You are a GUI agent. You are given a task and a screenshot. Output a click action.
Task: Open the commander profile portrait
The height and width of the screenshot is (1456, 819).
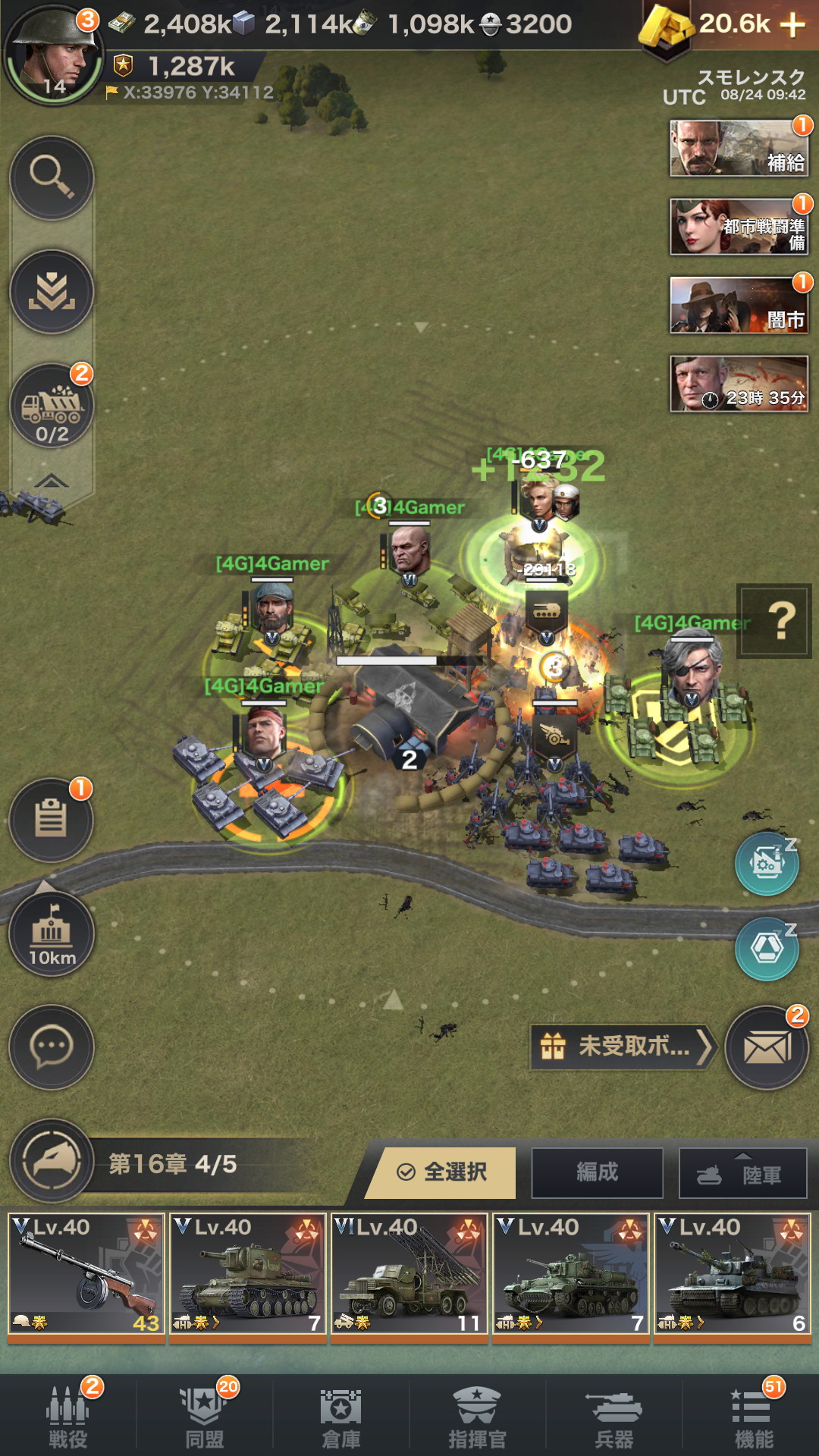pos(52,55)
